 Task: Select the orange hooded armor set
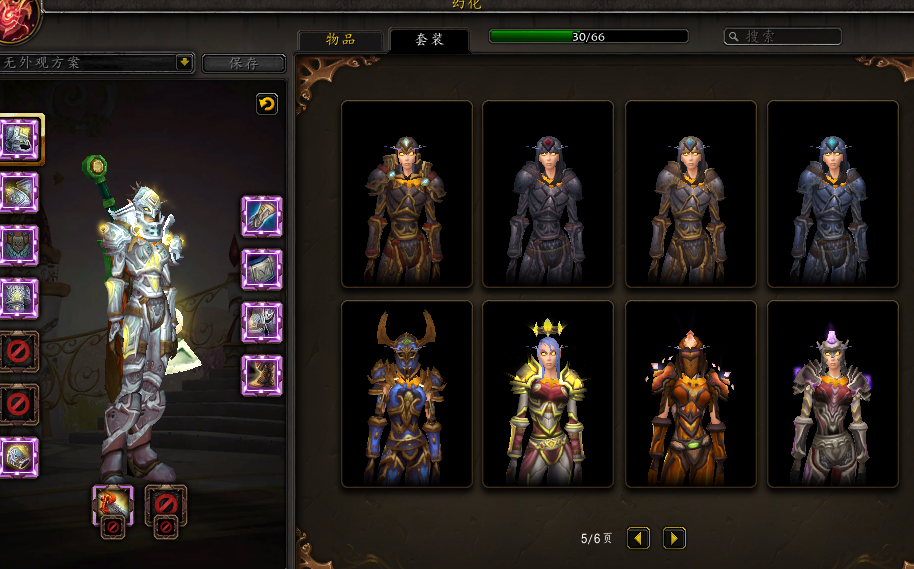690,394
